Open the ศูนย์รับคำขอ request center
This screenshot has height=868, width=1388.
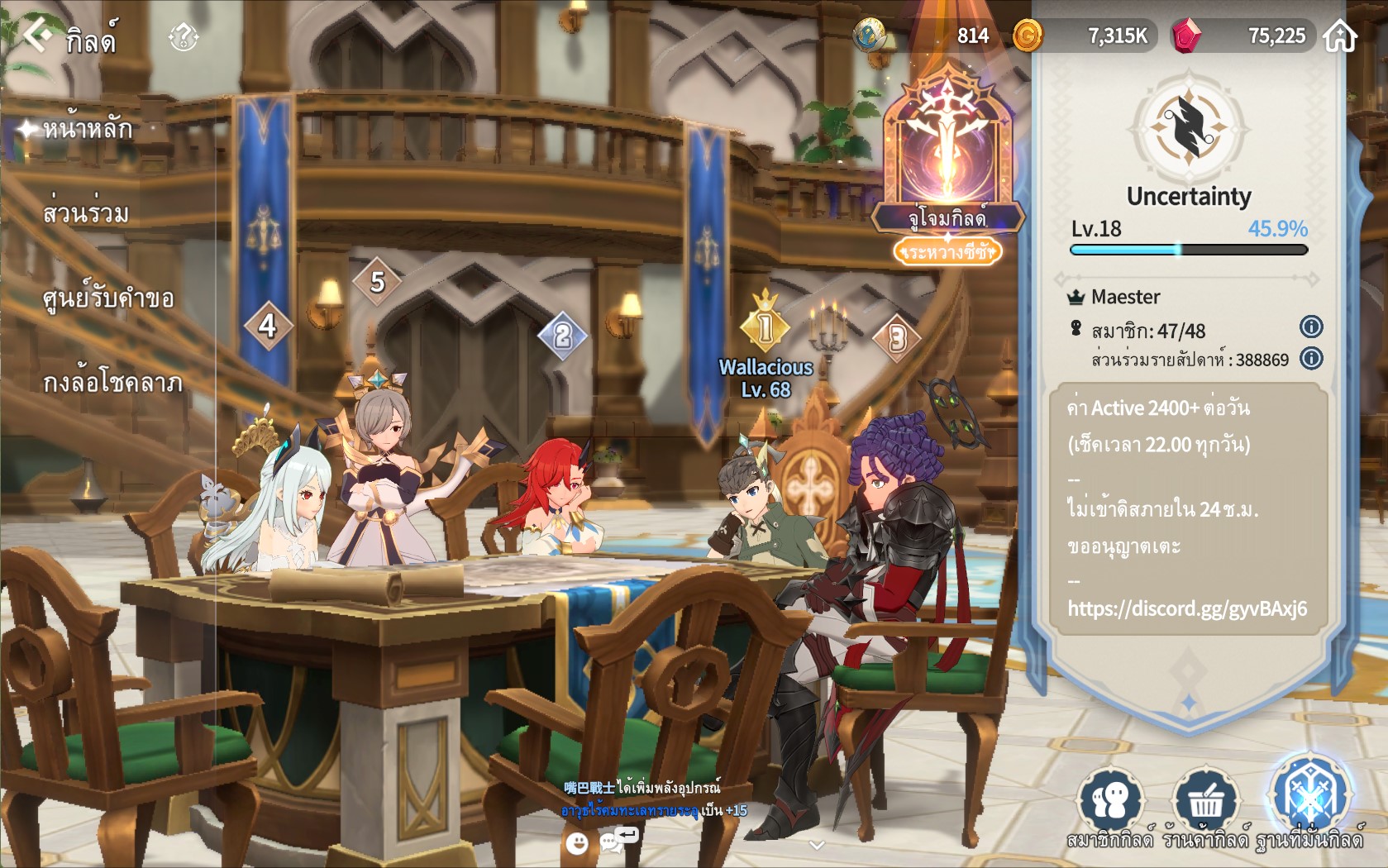point(108,298)
